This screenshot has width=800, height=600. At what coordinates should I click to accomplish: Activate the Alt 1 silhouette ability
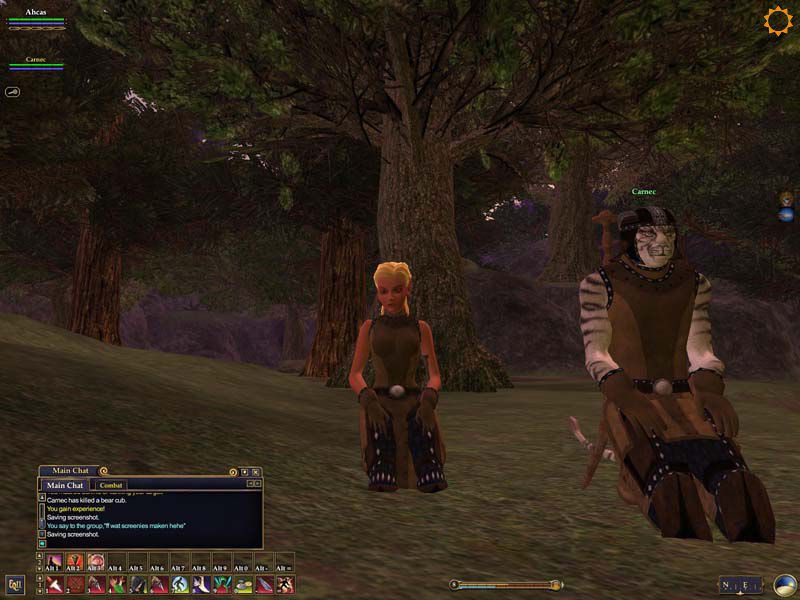pyautogui.click(x=55, y=562)
